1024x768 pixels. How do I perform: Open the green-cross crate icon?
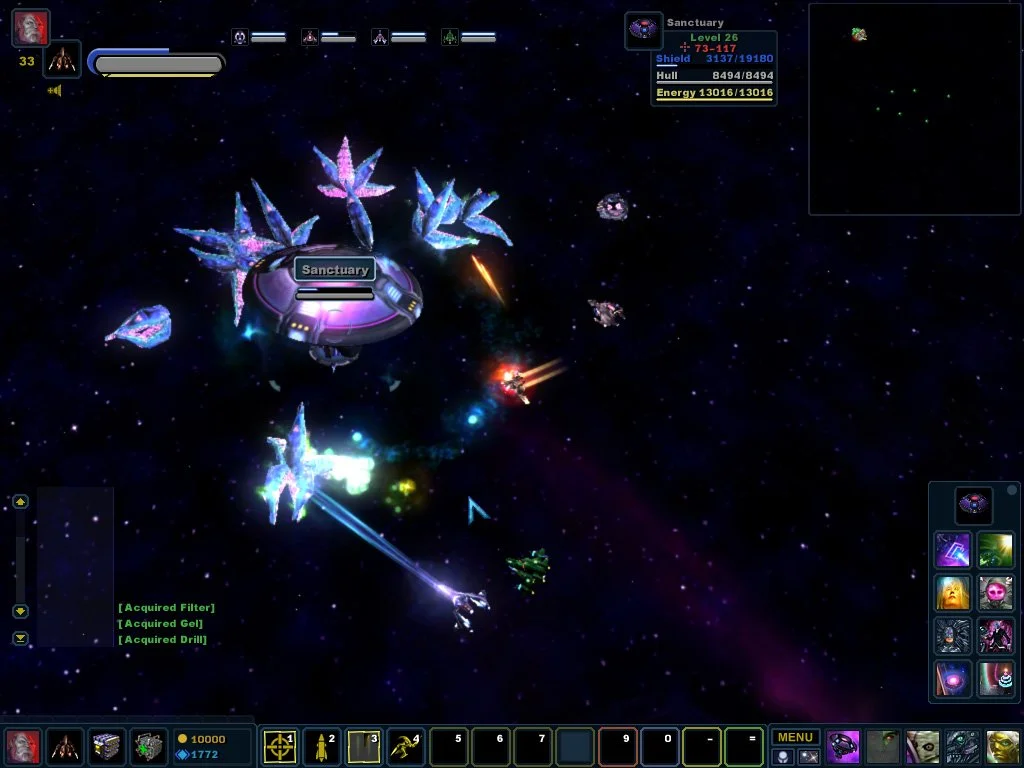click(149, 746)
